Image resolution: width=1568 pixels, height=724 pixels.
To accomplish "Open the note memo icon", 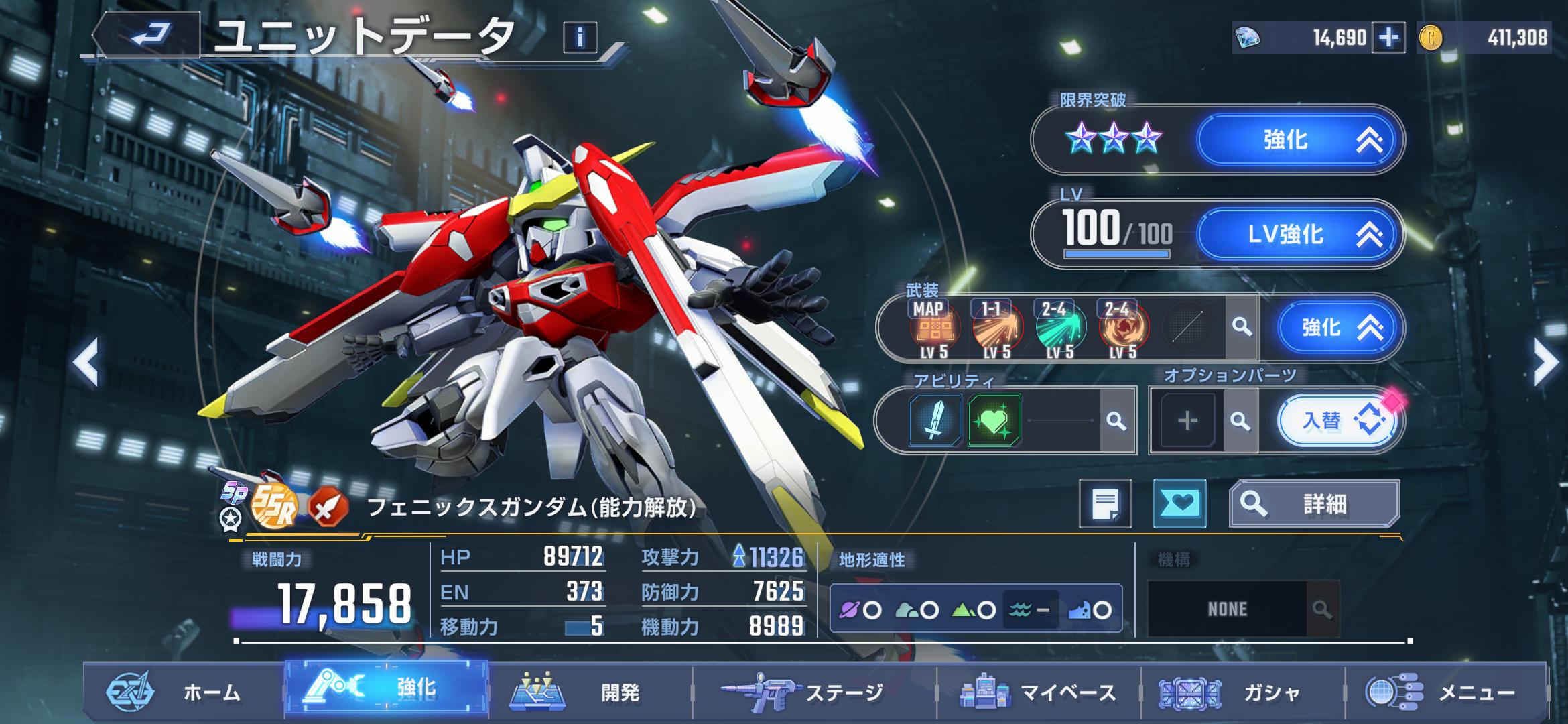I will click(1105, 503).
